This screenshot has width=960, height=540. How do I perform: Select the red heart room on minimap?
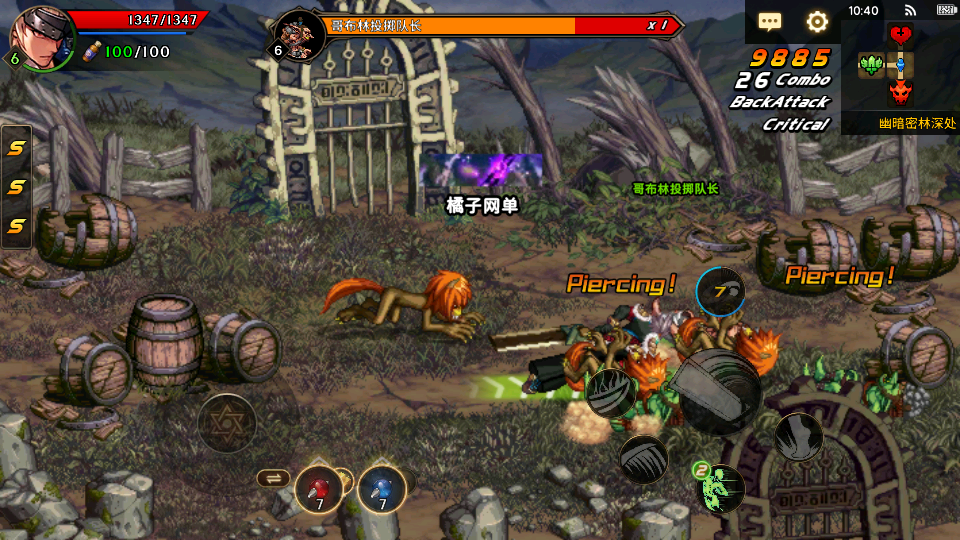(901, 35)
